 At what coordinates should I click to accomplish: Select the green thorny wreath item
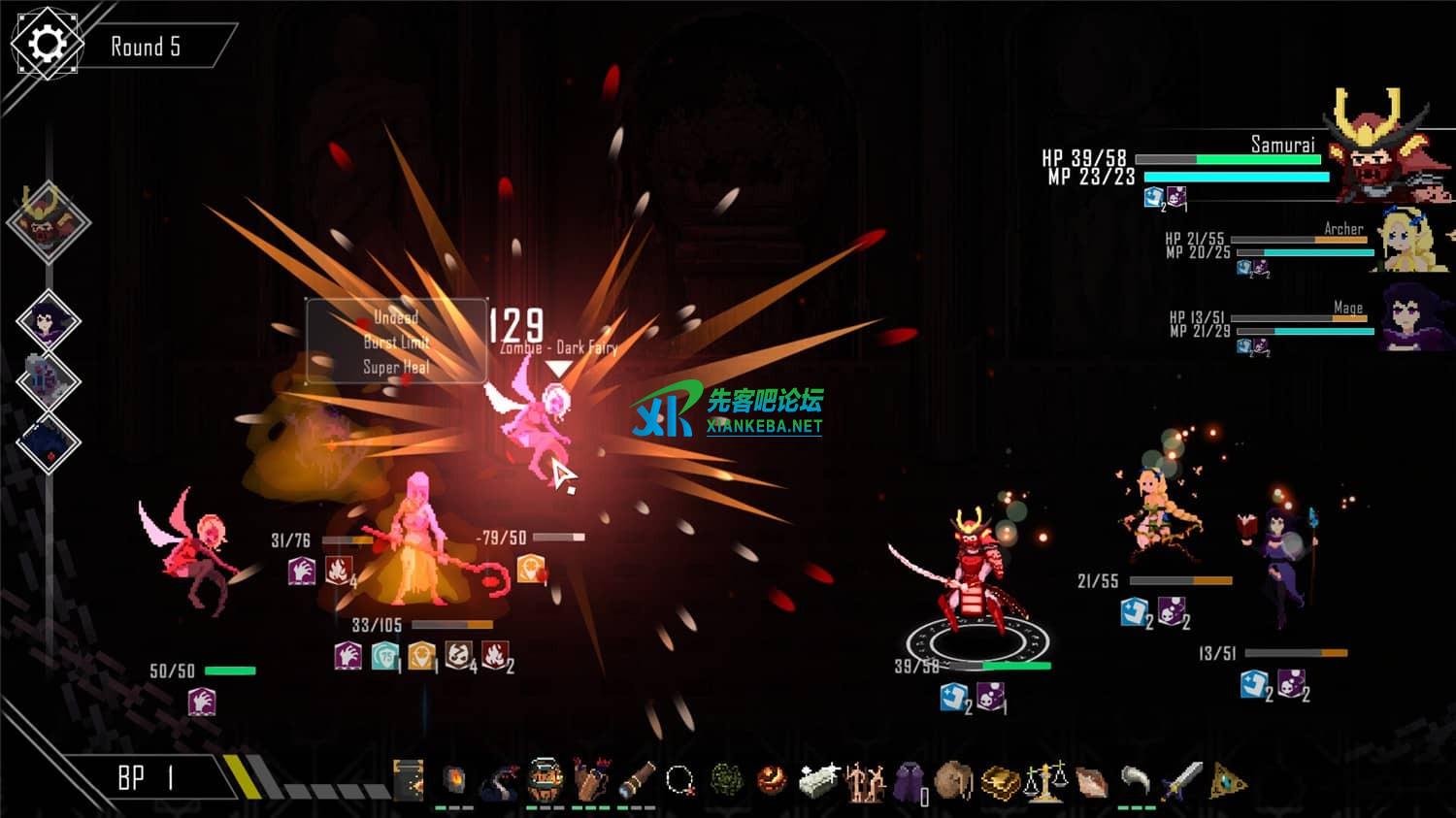[x=727, y=779]
